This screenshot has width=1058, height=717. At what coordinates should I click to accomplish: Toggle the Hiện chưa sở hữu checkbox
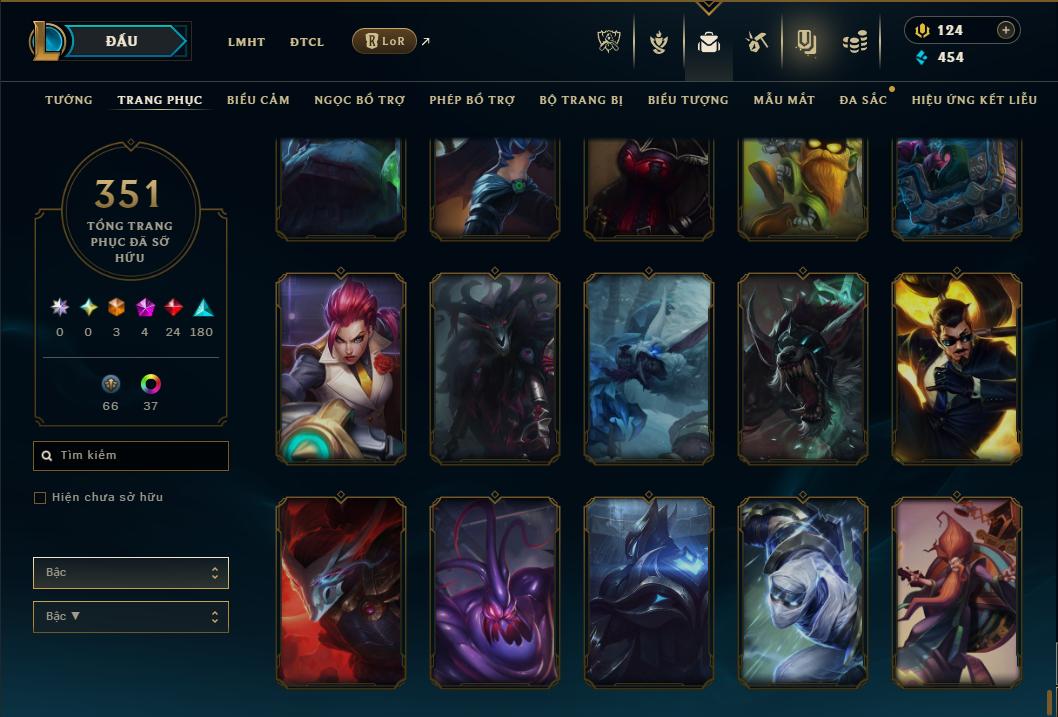40,498
